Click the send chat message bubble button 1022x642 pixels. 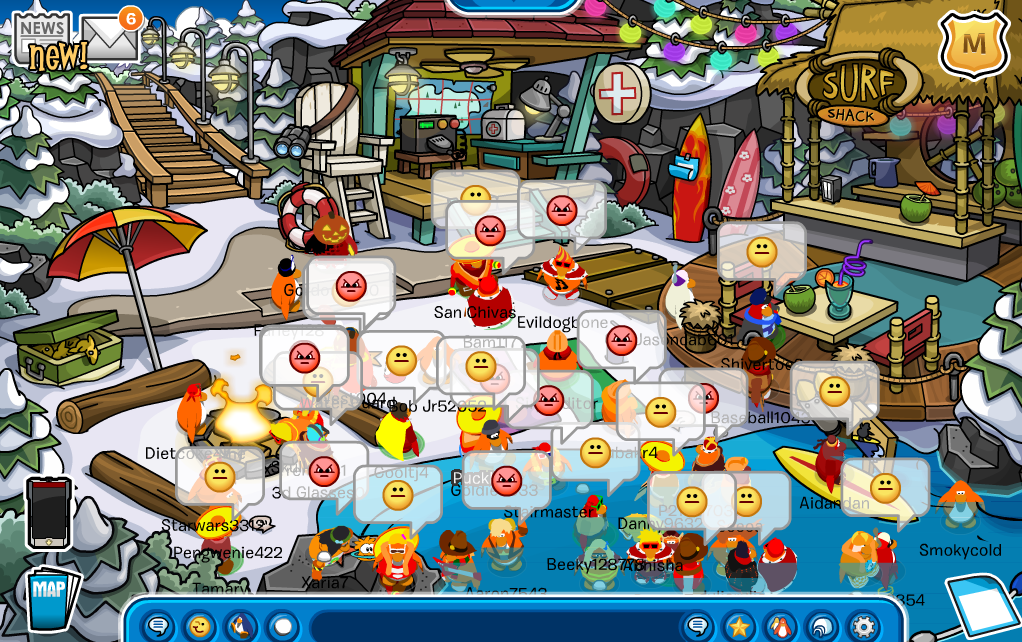point(698,626)
